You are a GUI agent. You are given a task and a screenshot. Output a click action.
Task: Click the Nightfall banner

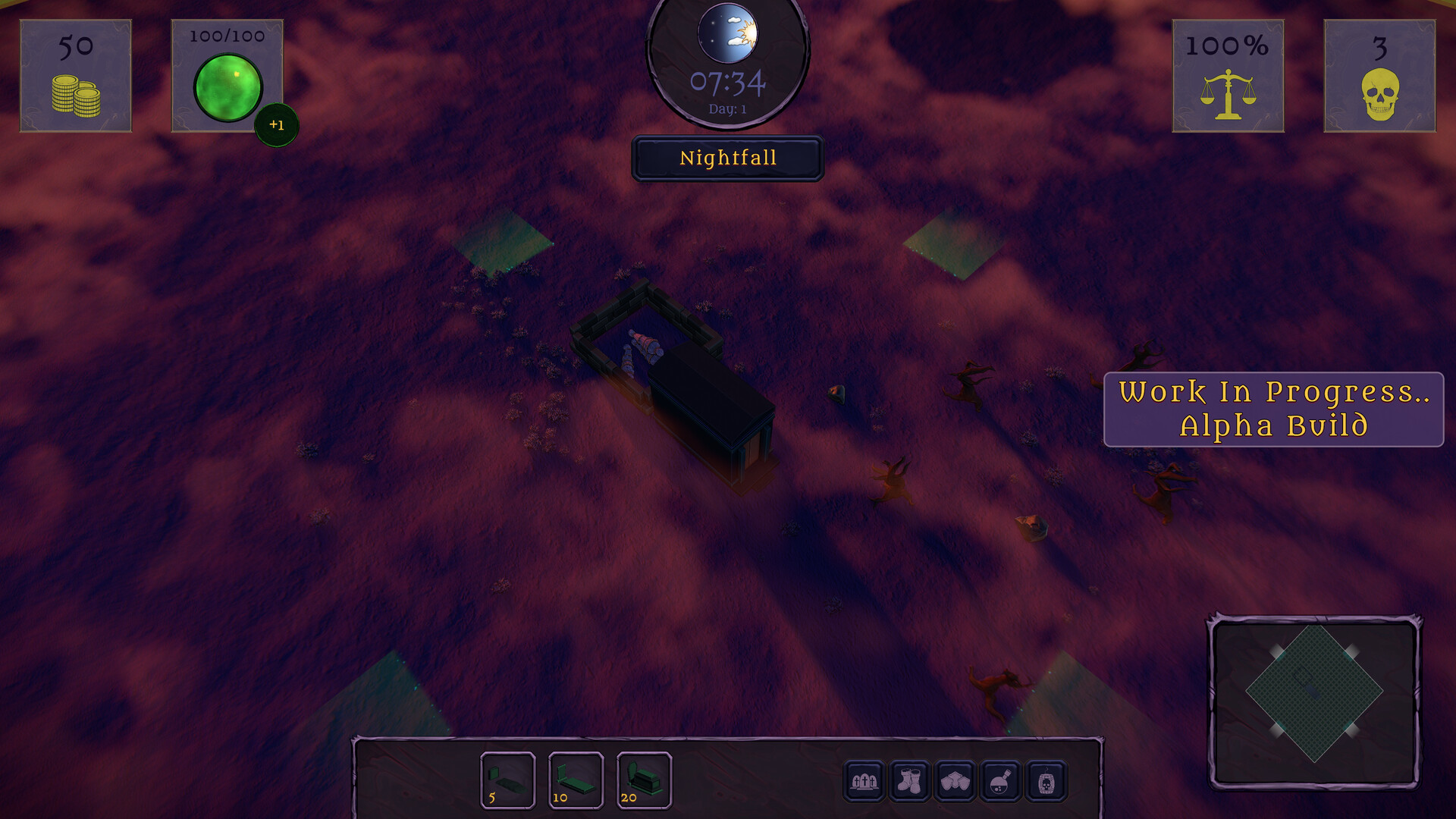coord(727,158)
